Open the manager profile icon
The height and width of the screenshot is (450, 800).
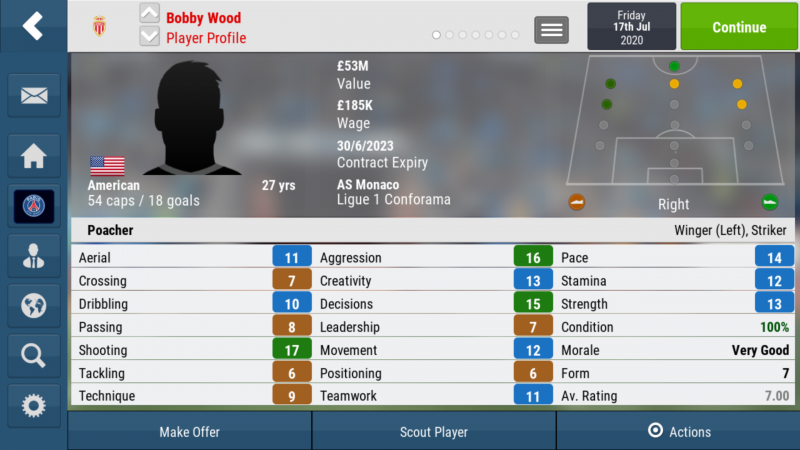click(x=33, y=254)
